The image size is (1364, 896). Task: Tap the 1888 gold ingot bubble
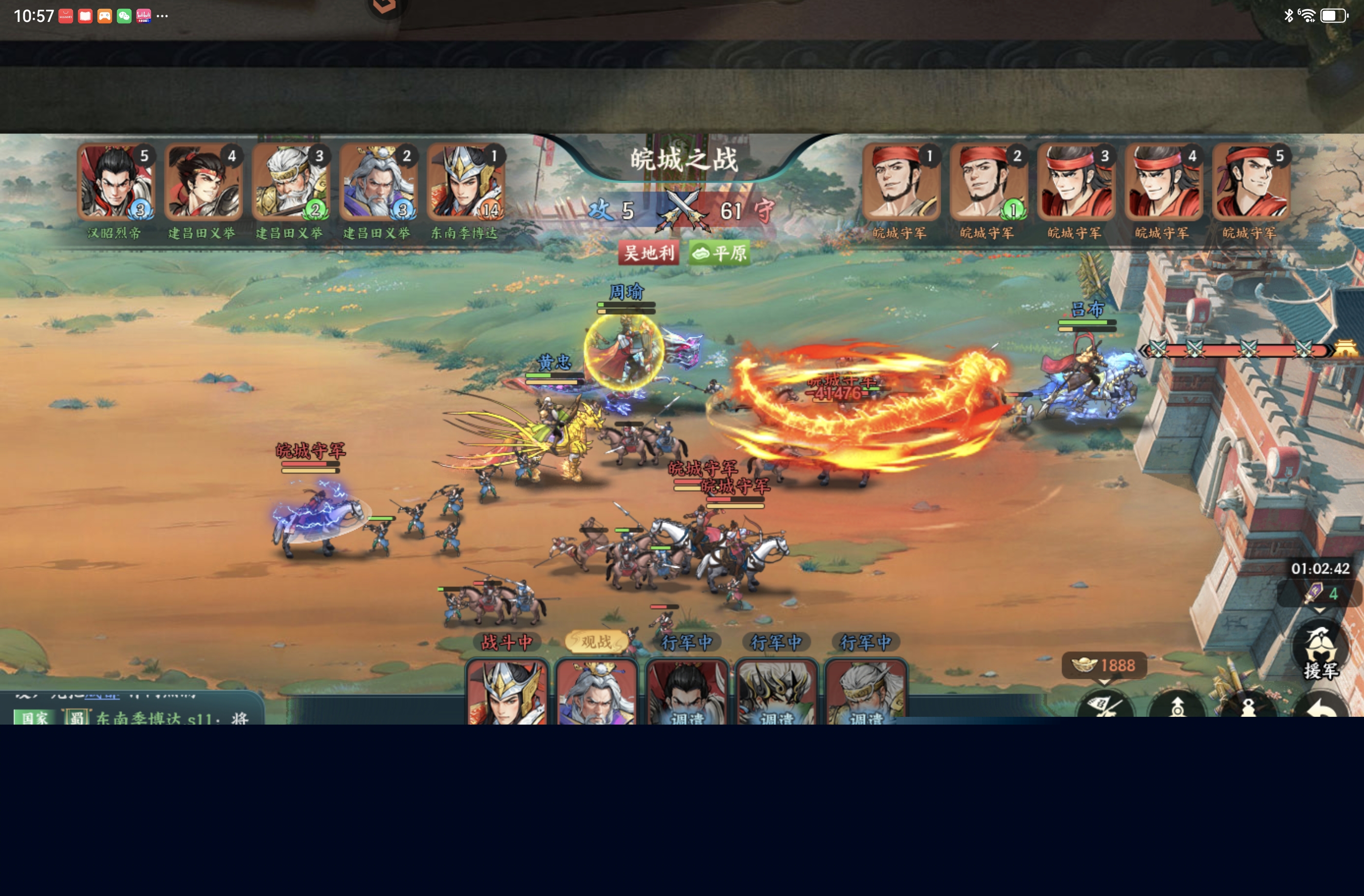click(1104, 665)
